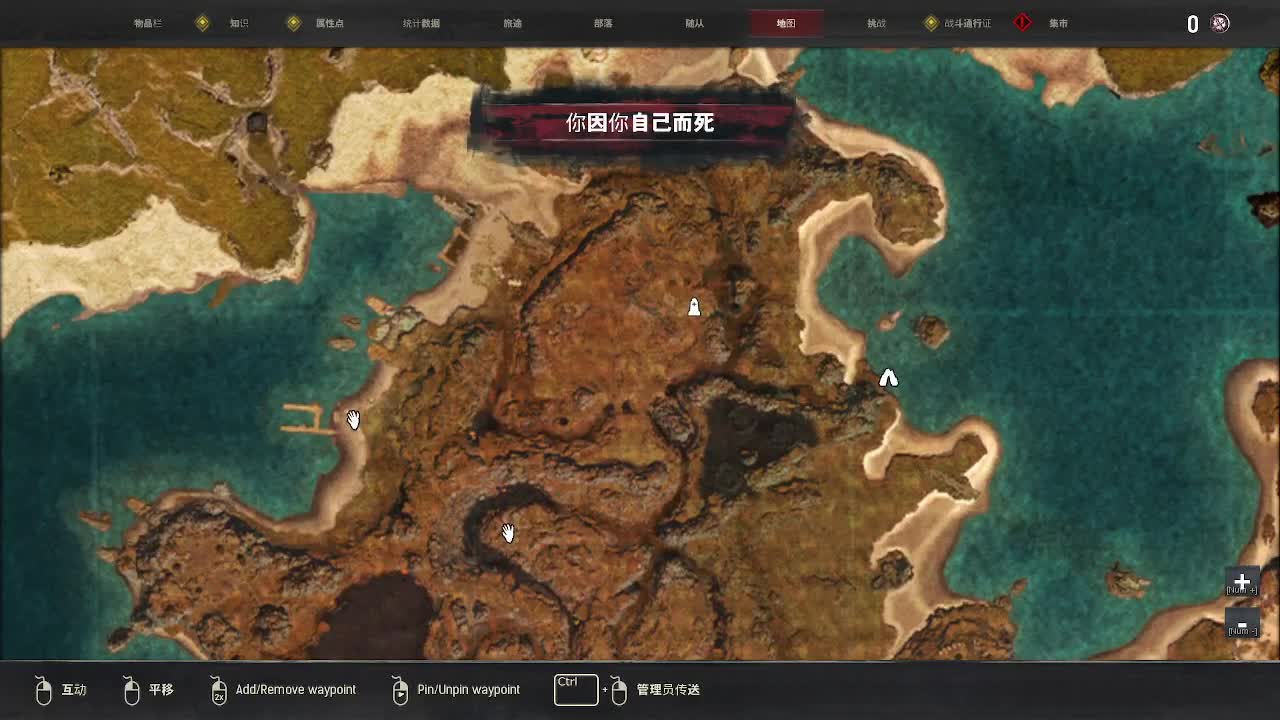1280x720 pixels.
Task: Select the 随从 tab
Action: click(692, 23)
